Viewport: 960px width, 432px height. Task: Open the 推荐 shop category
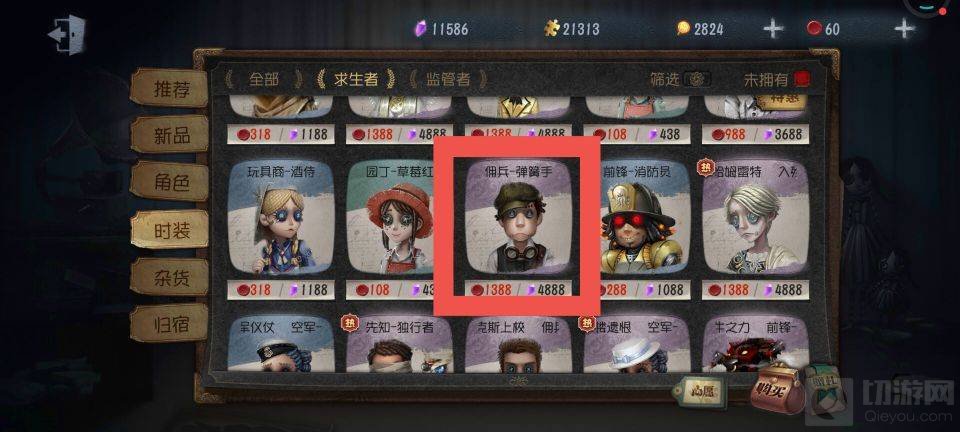168,88
